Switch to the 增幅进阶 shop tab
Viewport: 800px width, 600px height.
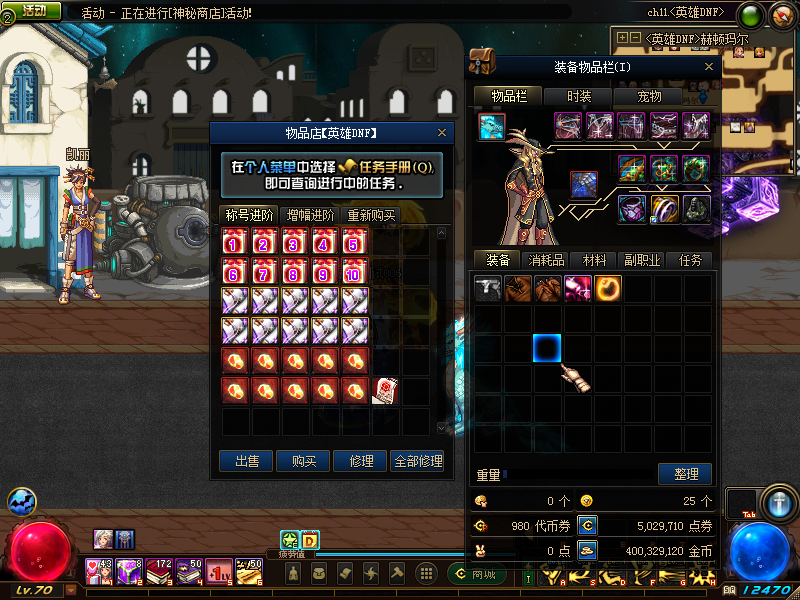click(x=310, y=215)
